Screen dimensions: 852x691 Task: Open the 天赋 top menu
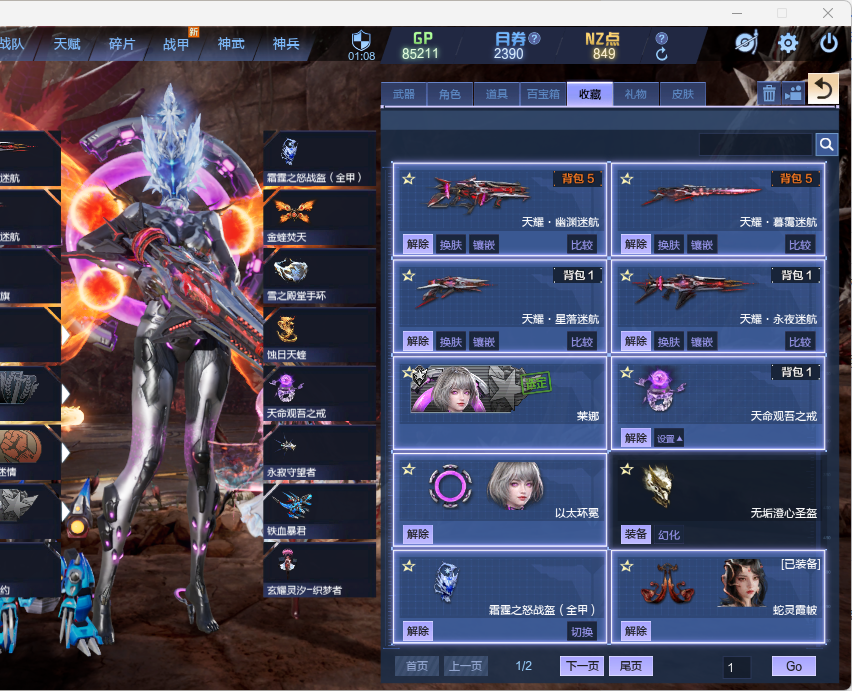67,44
